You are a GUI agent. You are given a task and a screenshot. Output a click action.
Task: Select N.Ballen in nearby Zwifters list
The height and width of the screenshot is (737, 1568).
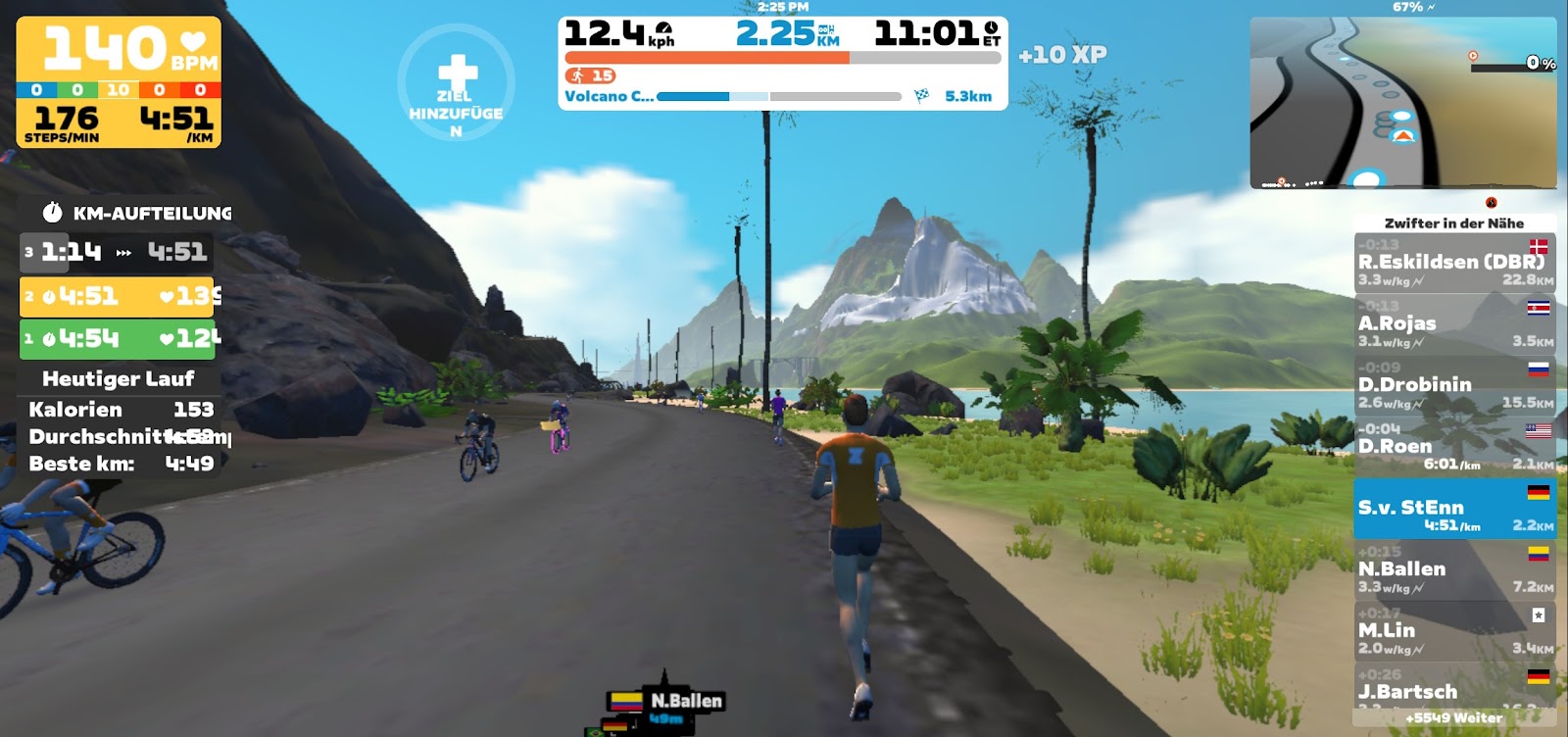(x=1454, y=570)
